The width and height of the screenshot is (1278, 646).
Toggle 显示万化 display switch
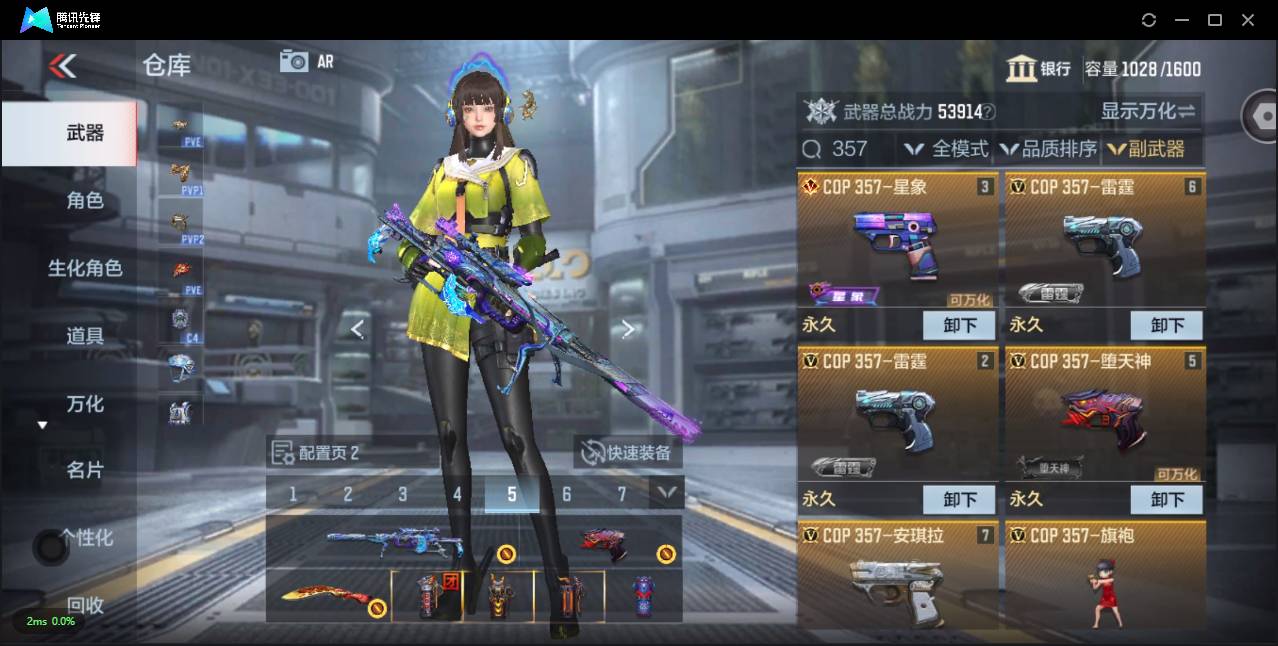click(x=1148, y=111)
